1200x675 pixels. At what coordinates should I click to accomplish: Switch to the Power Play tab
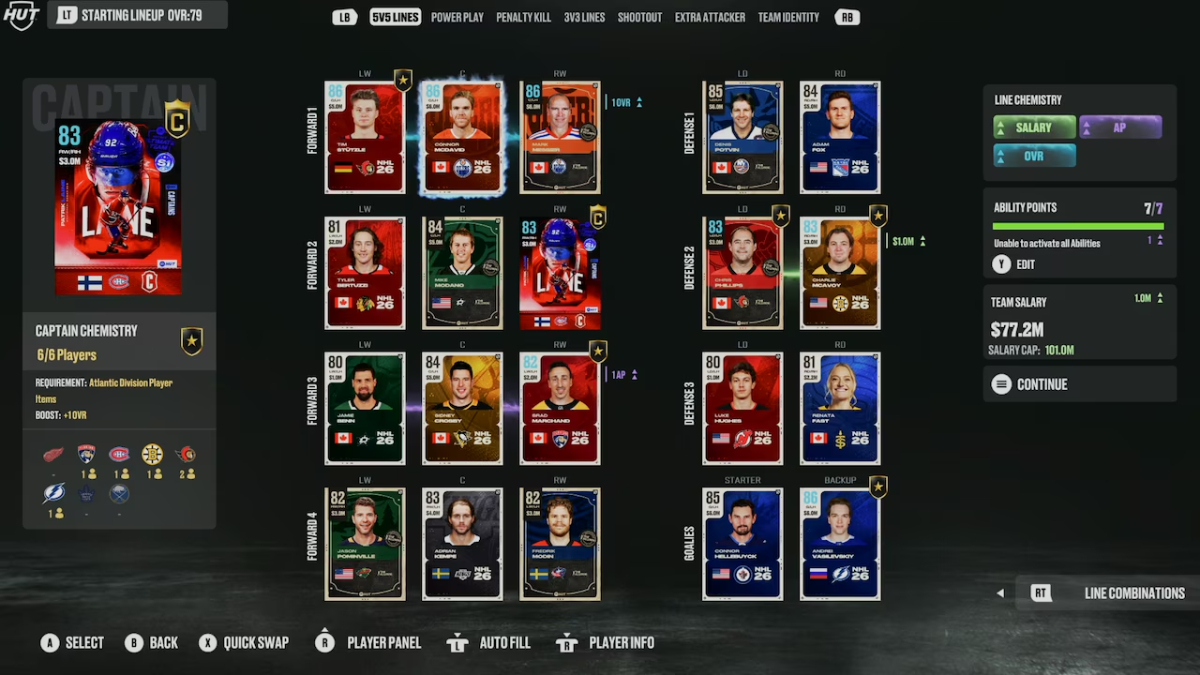tap(457, 17)
